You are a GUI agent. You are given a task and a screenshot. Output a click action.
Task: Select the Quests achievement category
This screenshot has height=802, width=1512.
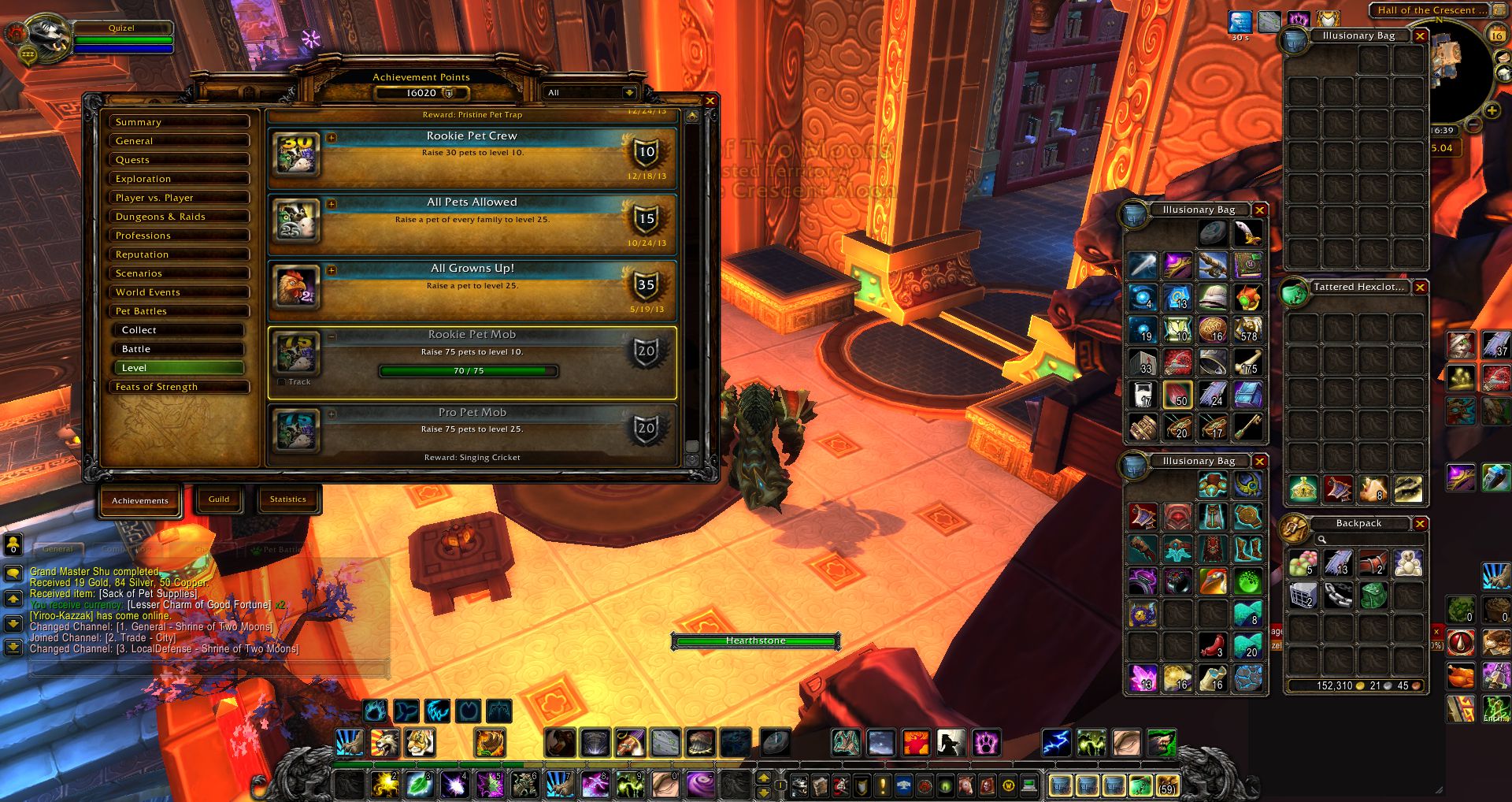coord(180,160)
